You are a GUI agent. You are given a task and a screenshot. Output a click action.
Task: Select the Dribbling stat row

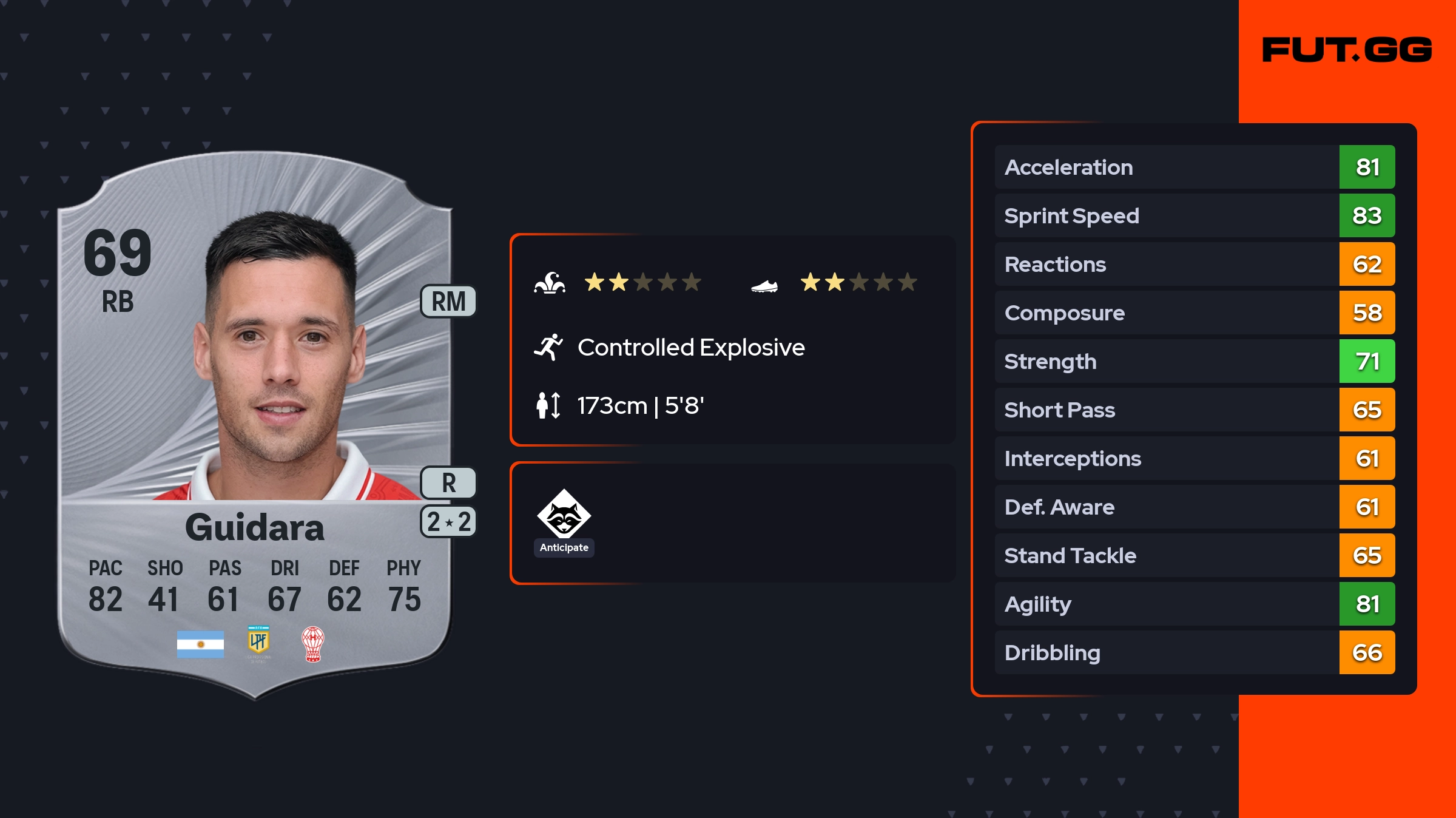[1195, 652]
